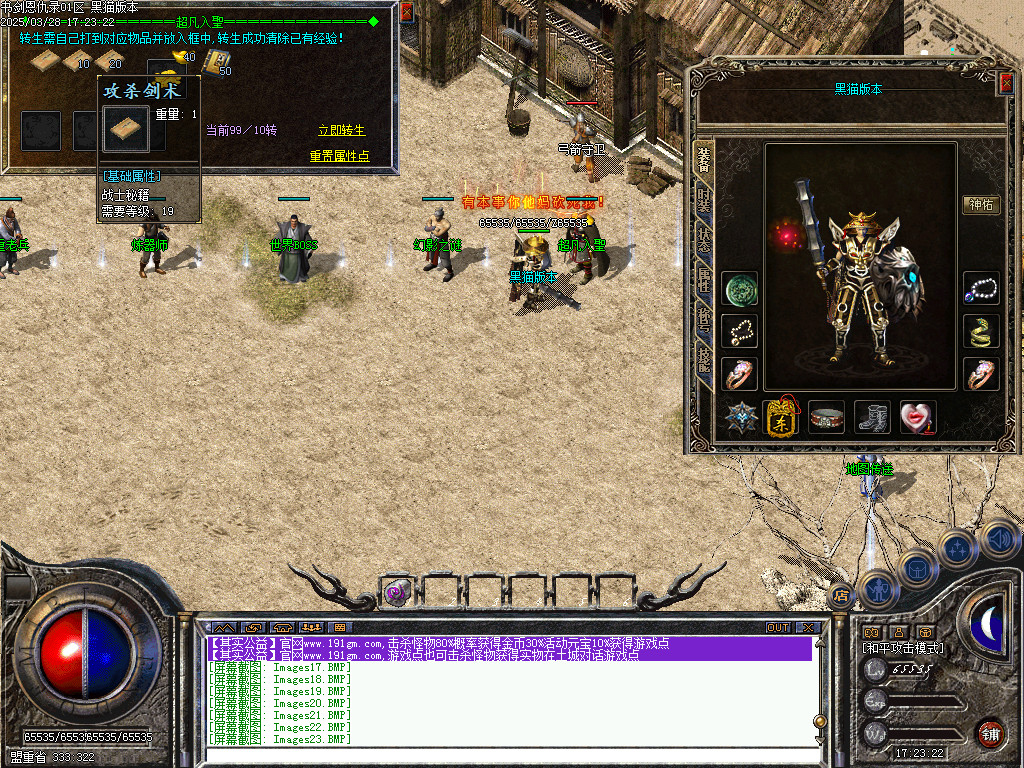
Task: Open the 状态 status tab
Action: [704, 240]
